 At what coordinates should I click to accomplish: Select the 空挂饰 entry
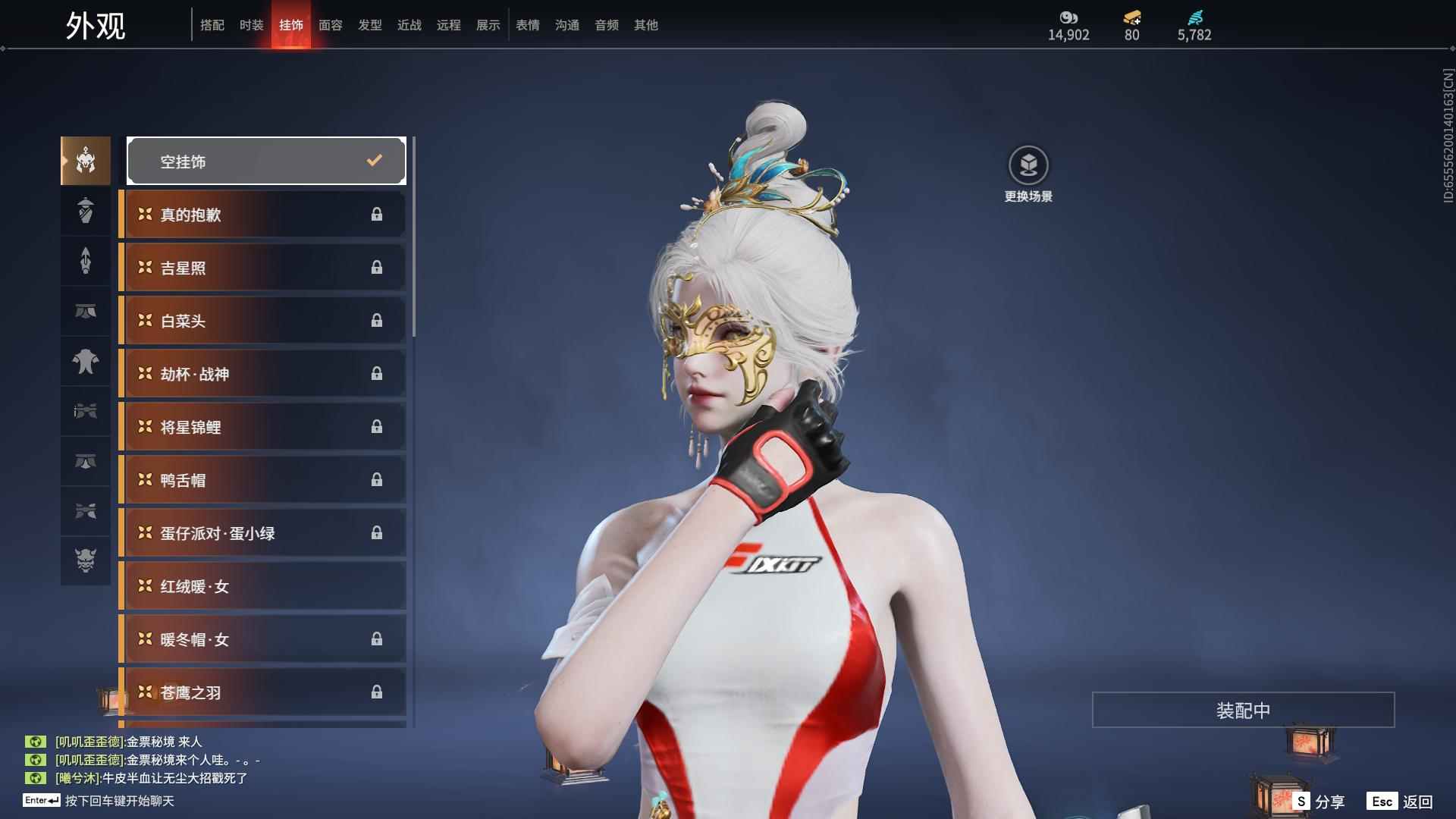pos(266,161)
